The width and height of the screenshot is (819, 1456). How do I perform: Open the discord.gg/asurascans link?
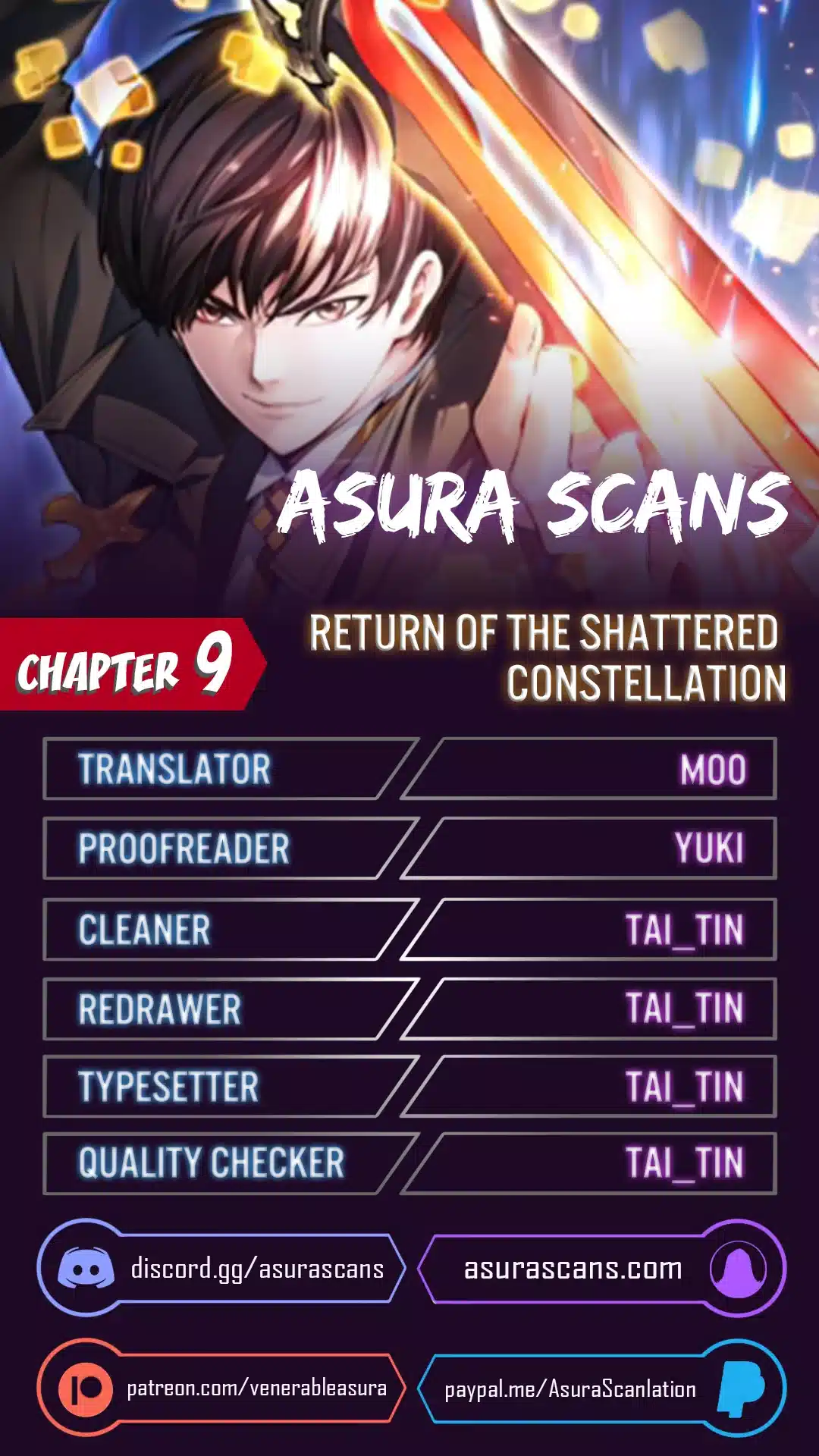point(256,1269)
